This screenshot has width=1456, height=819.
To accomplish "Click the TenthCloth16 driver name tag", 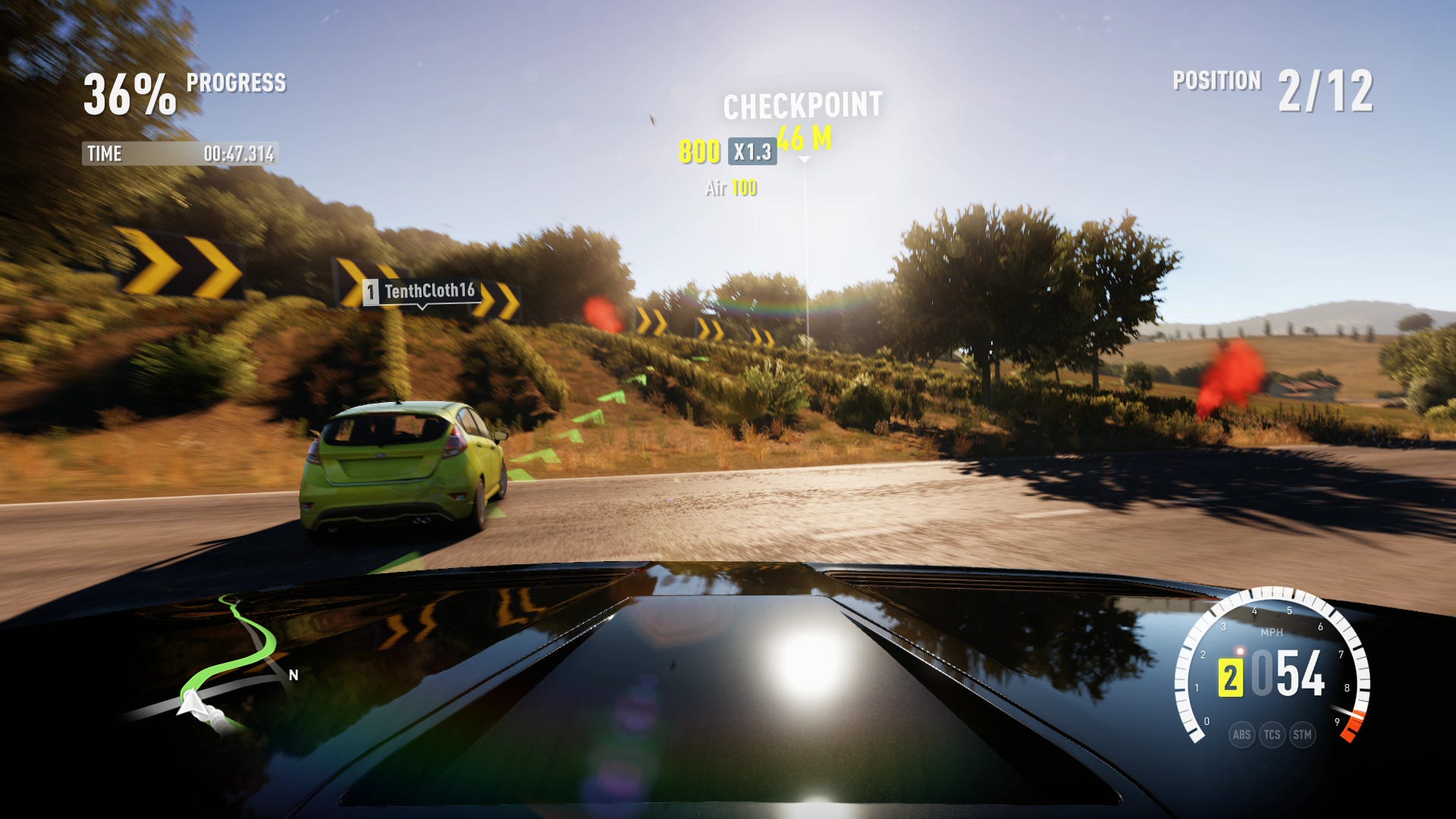I will pos(420,291).
